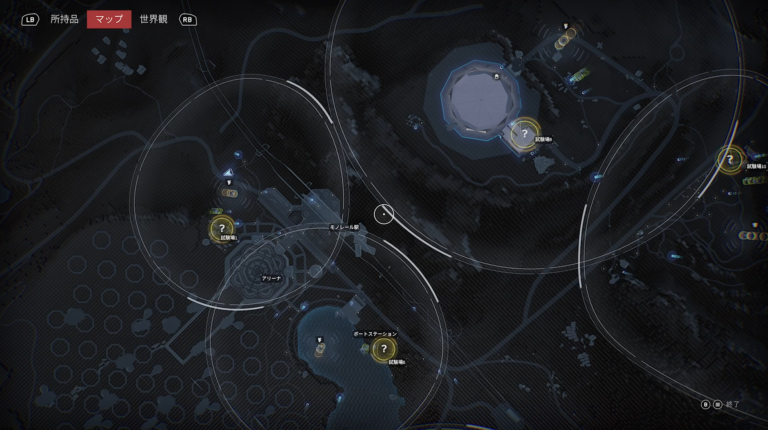
Task: Click the question-mark marker beside the dome
Action: (524, 134)
